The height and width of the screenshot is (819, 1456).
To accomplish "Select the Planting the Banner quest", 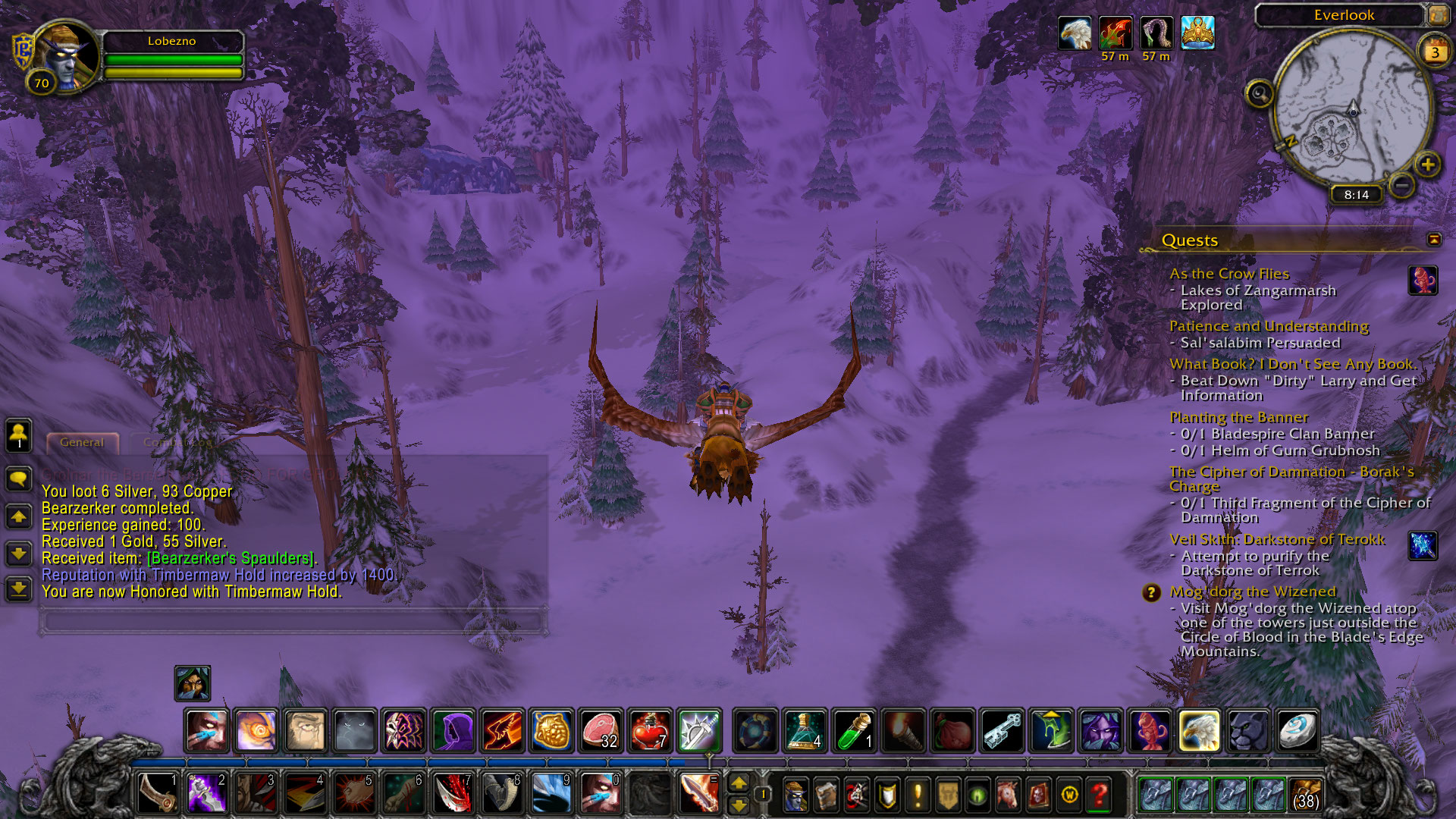I will tap(1238, 417).
